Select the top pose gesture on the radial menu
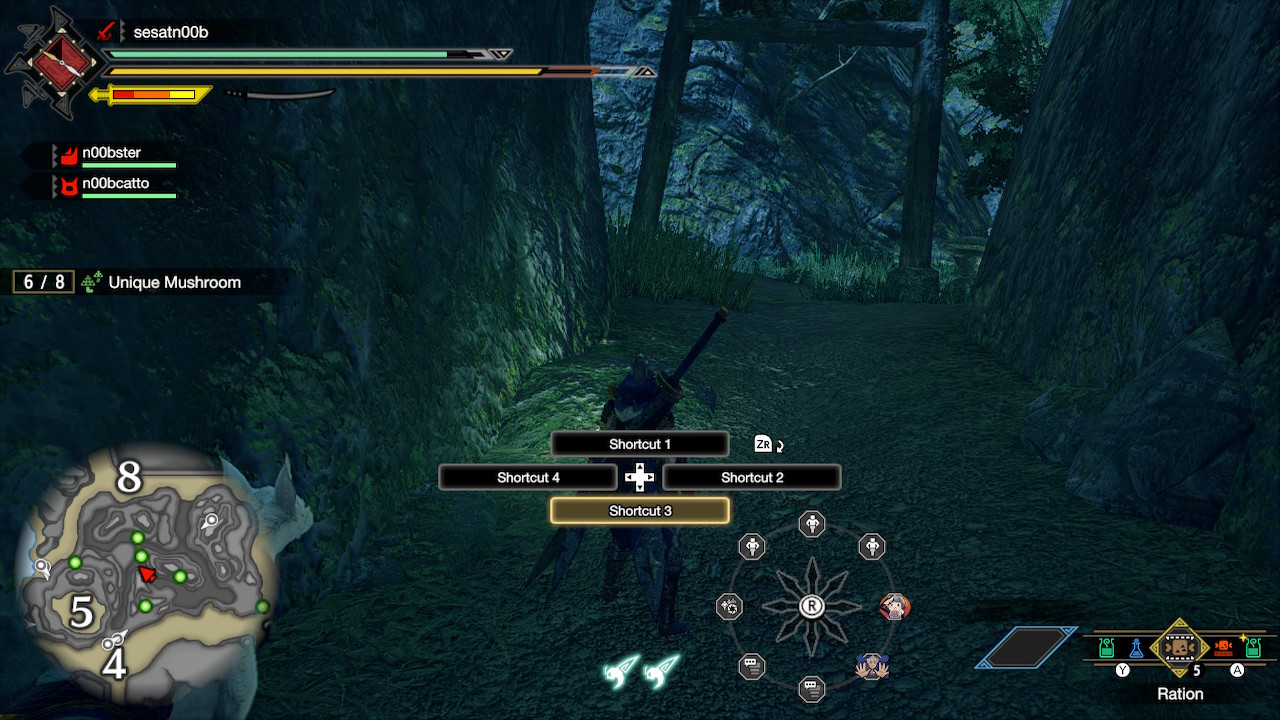Image resolution: width=1280 pixels, height=720 pixels. click(812, 524)
